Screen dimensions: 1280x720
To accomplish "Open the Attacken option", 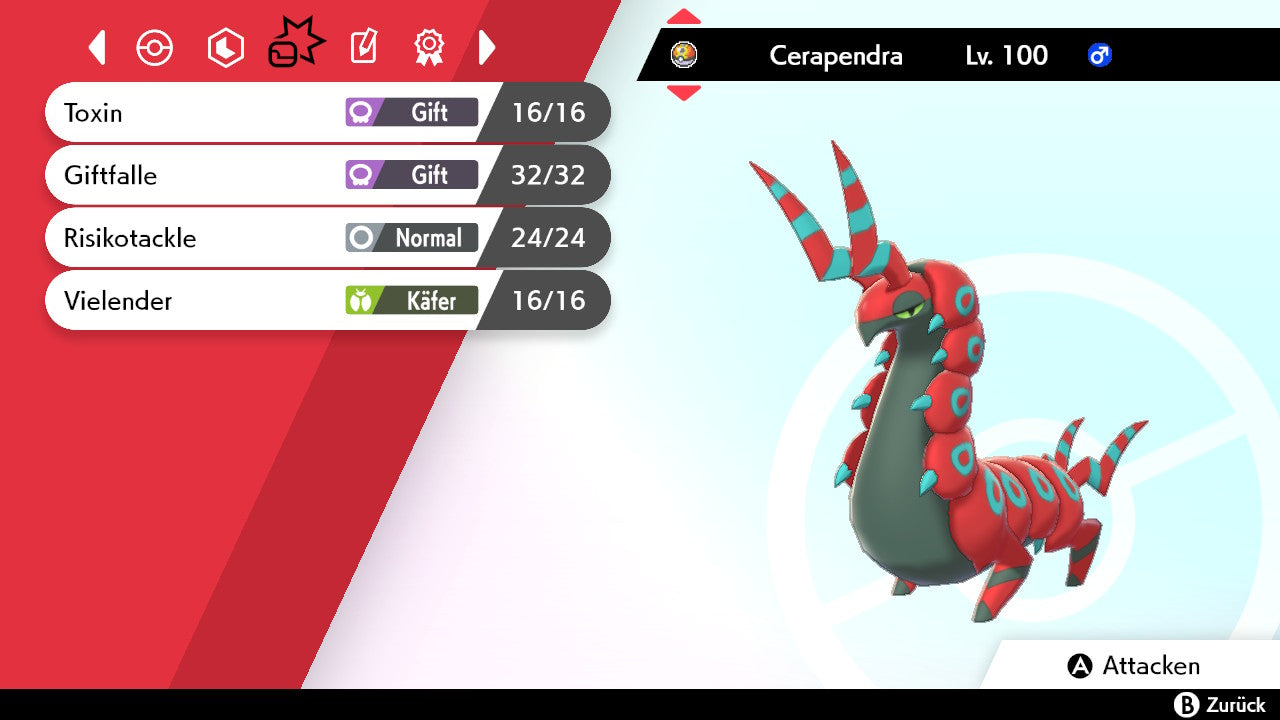I will (x=1134, y=666).
